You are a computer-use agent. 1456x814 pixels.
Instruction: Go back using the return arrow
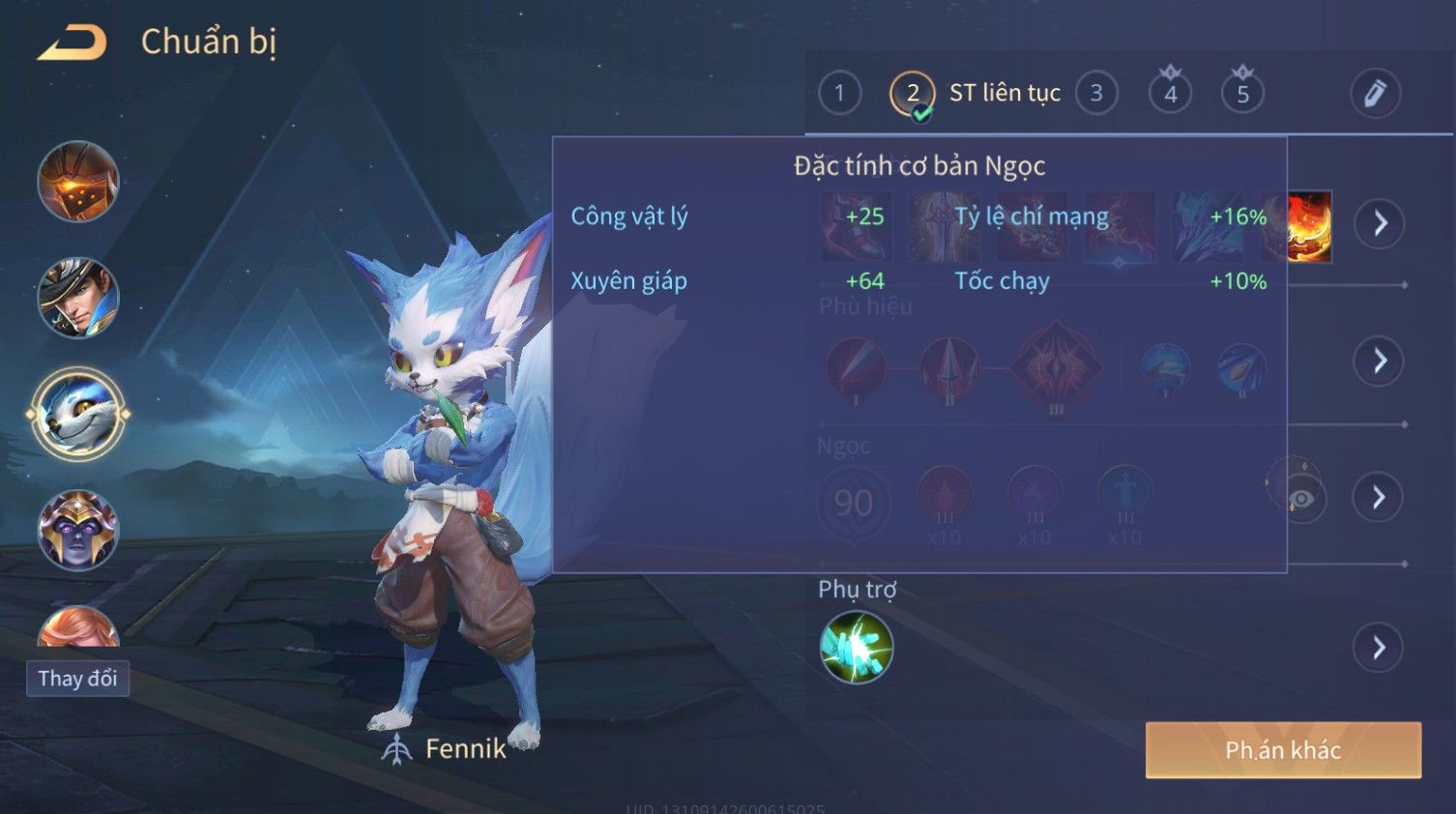[x=73, y=44]
